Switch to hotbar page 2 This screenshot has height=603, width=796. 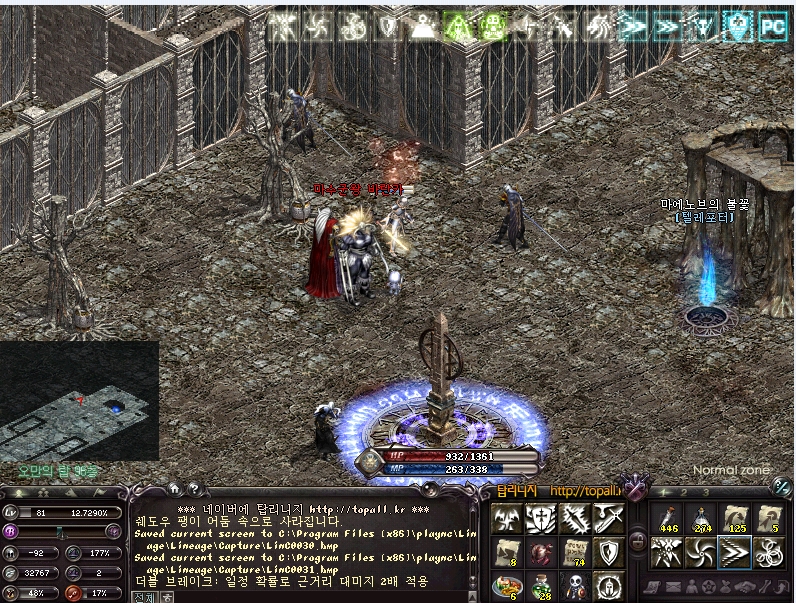685,492
